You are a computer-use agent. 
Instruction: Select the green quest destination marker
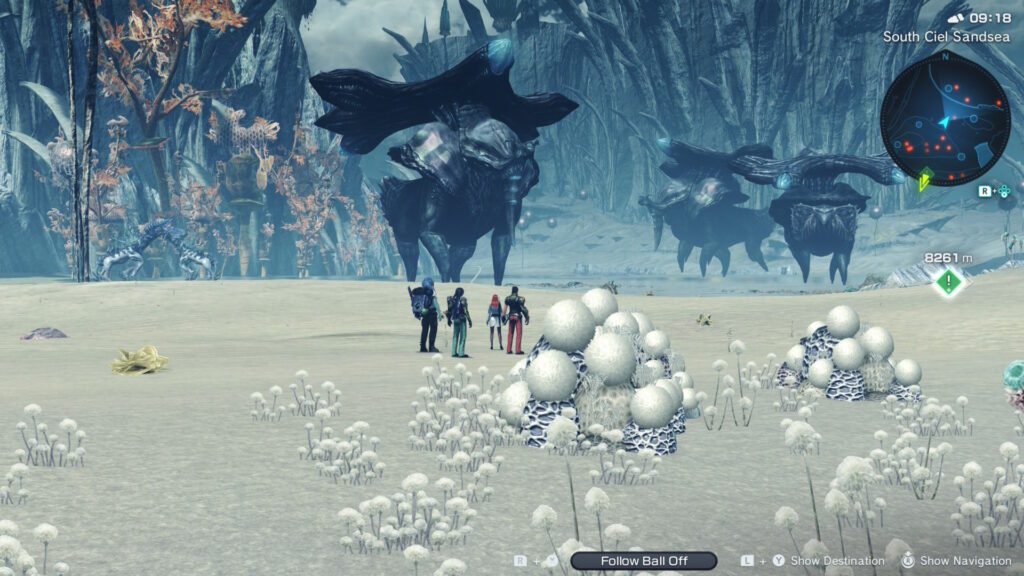coord(948,282)
